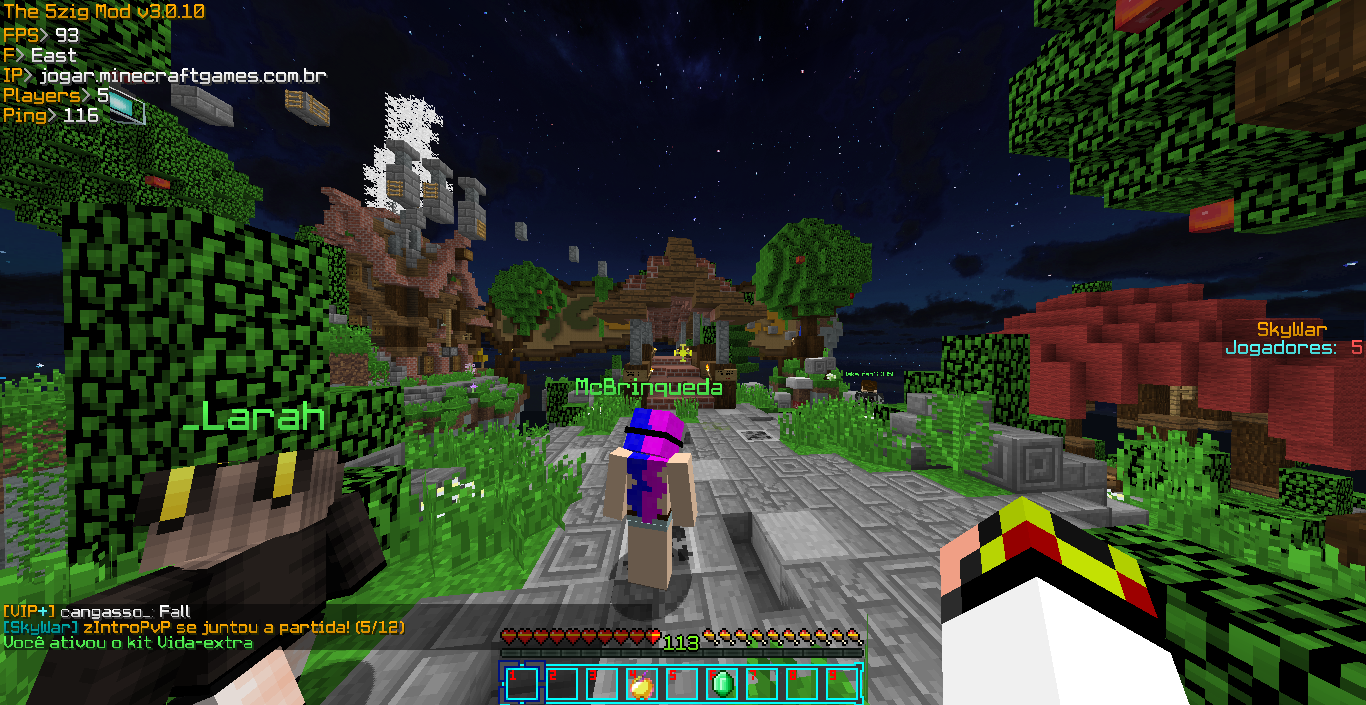
Task: Pick the hotbar slot numbered 9
Action: point(842,684)
